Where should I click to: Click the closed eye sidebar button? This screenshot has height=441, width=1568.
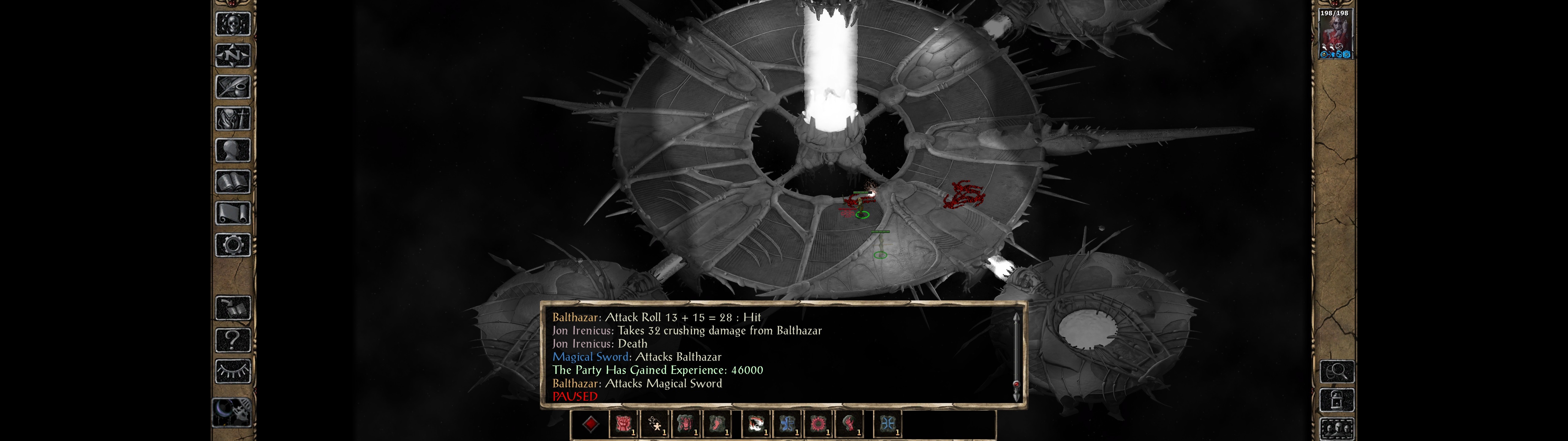point(232,371)
